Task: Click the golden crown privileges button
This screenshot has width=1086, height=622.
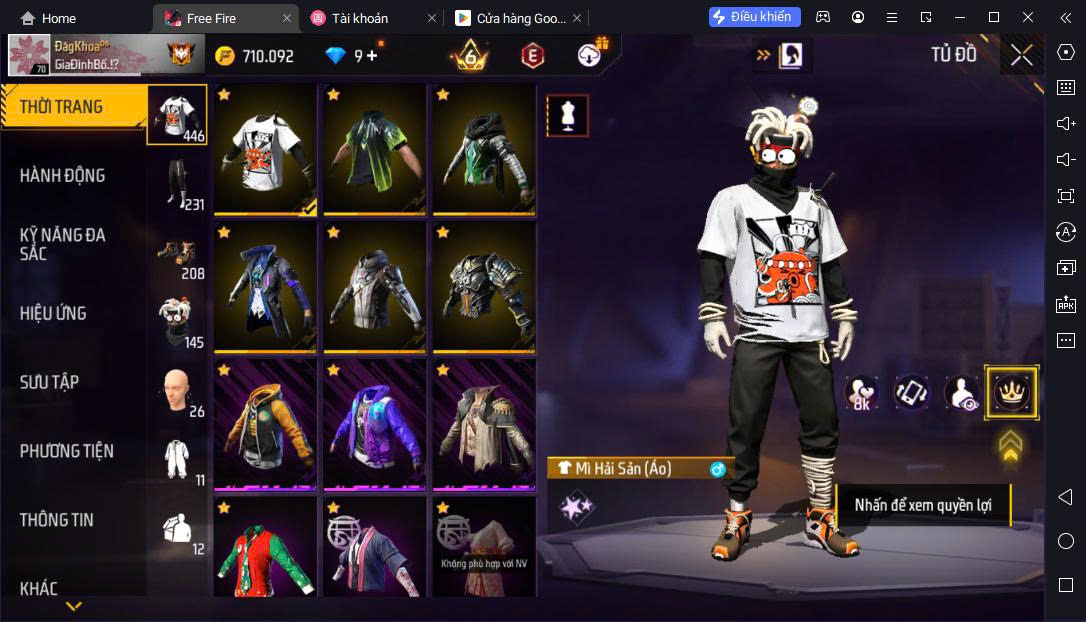Action: click(x=1011, y=393)
